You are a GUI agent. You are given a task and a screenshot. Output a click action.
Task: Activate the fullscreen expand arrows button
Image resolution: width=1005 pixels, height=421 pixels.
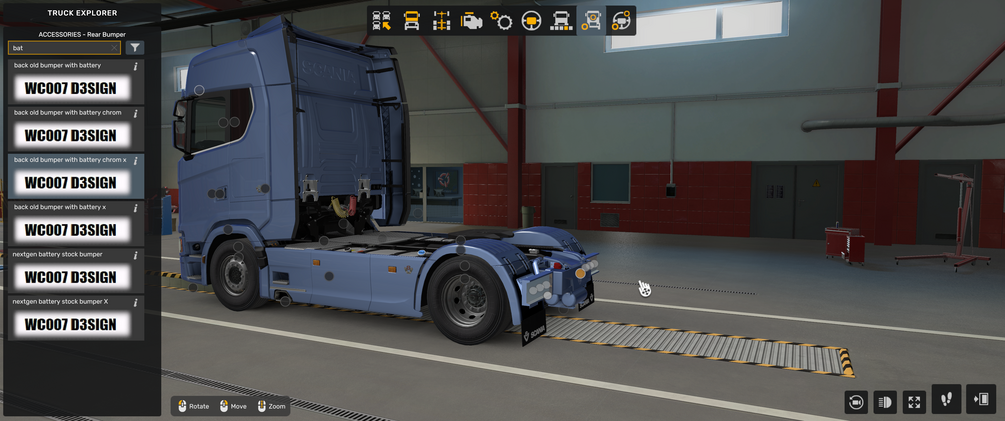[x=914, y=402]
